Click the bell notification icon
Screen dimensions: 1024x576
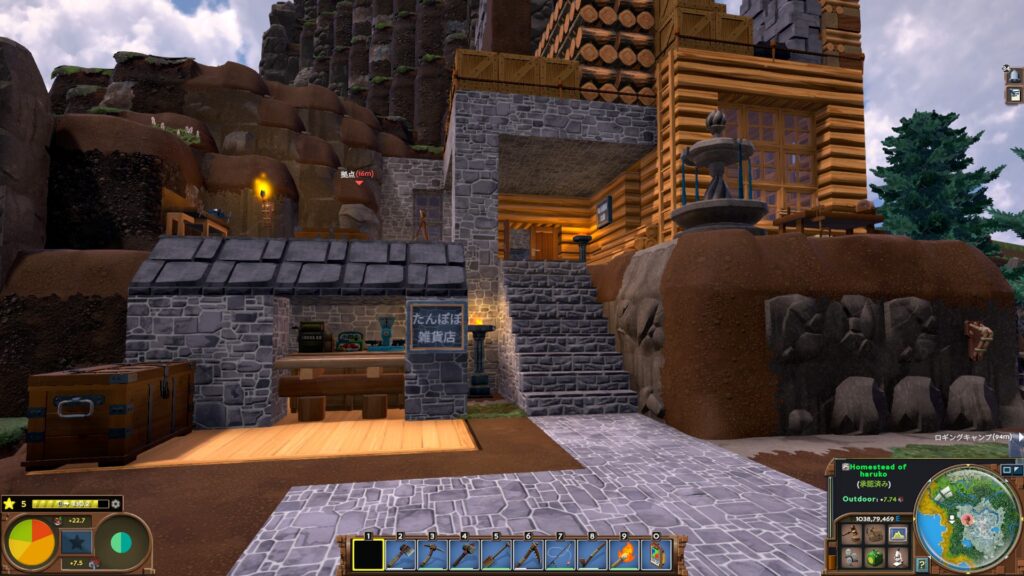(1014, 76)
